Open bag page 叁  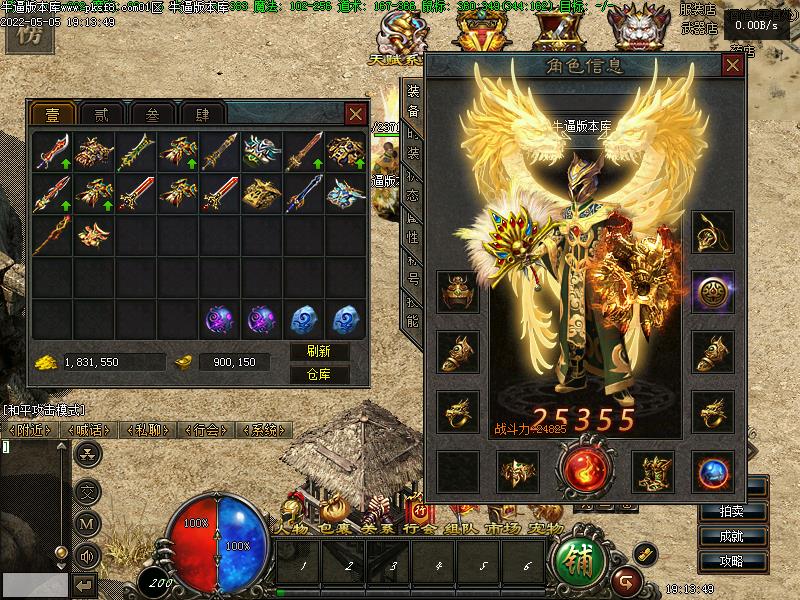pos(152,114)
